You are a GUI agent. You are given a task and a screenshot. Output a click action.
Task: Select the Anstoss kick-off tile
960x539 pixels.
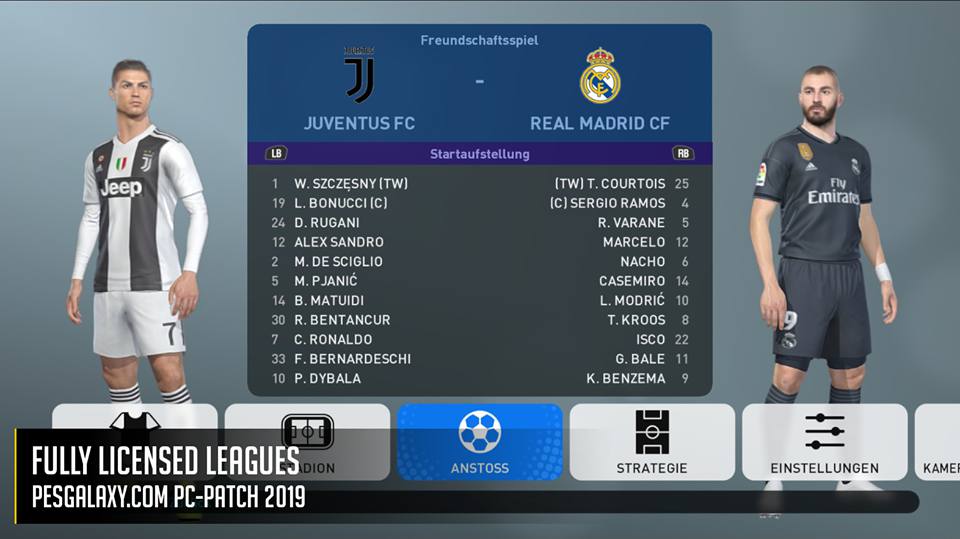pos(480,441)
